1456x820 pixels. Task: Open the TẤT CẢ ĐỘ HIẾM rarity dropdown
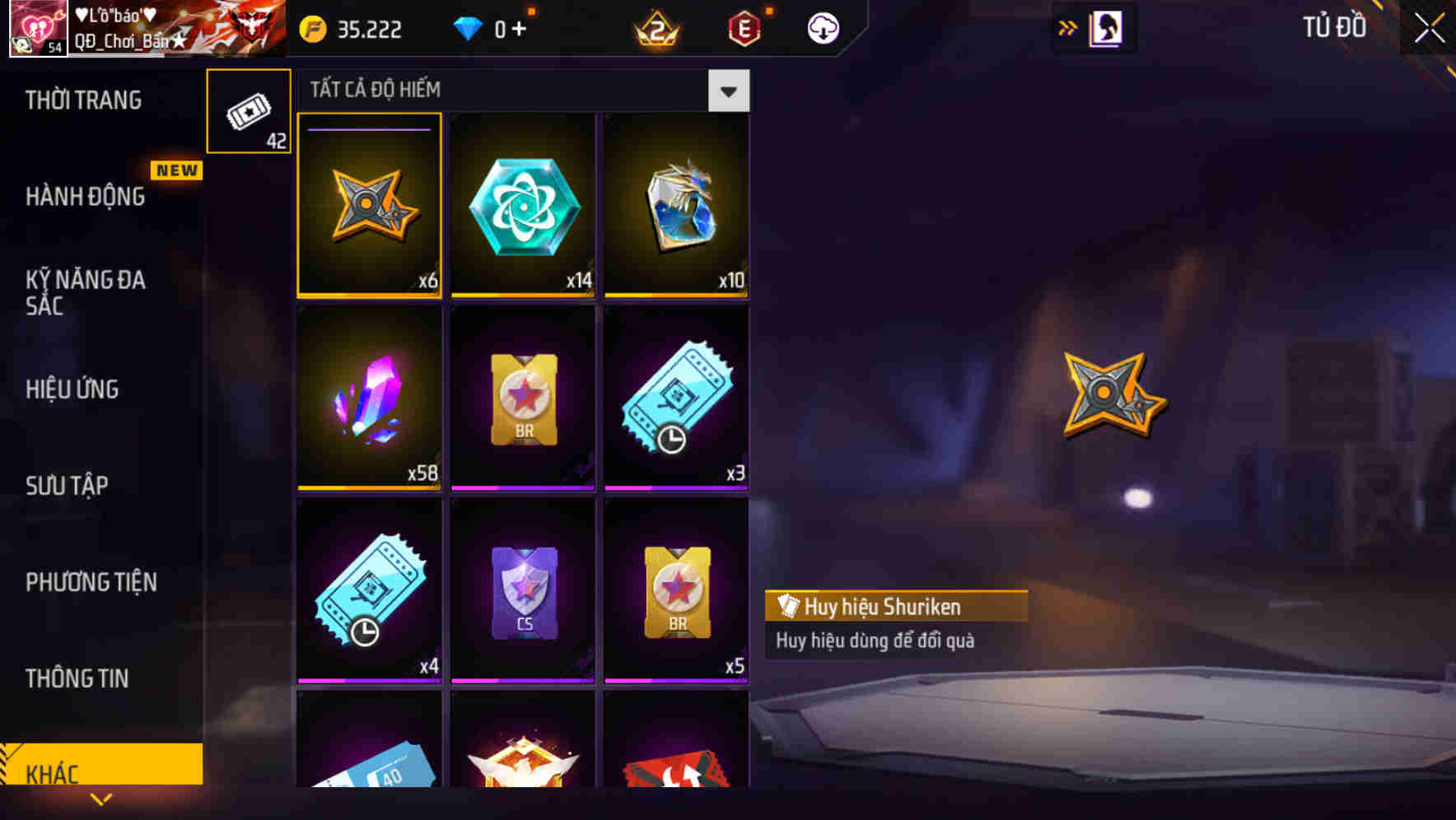tap(728, 90)
